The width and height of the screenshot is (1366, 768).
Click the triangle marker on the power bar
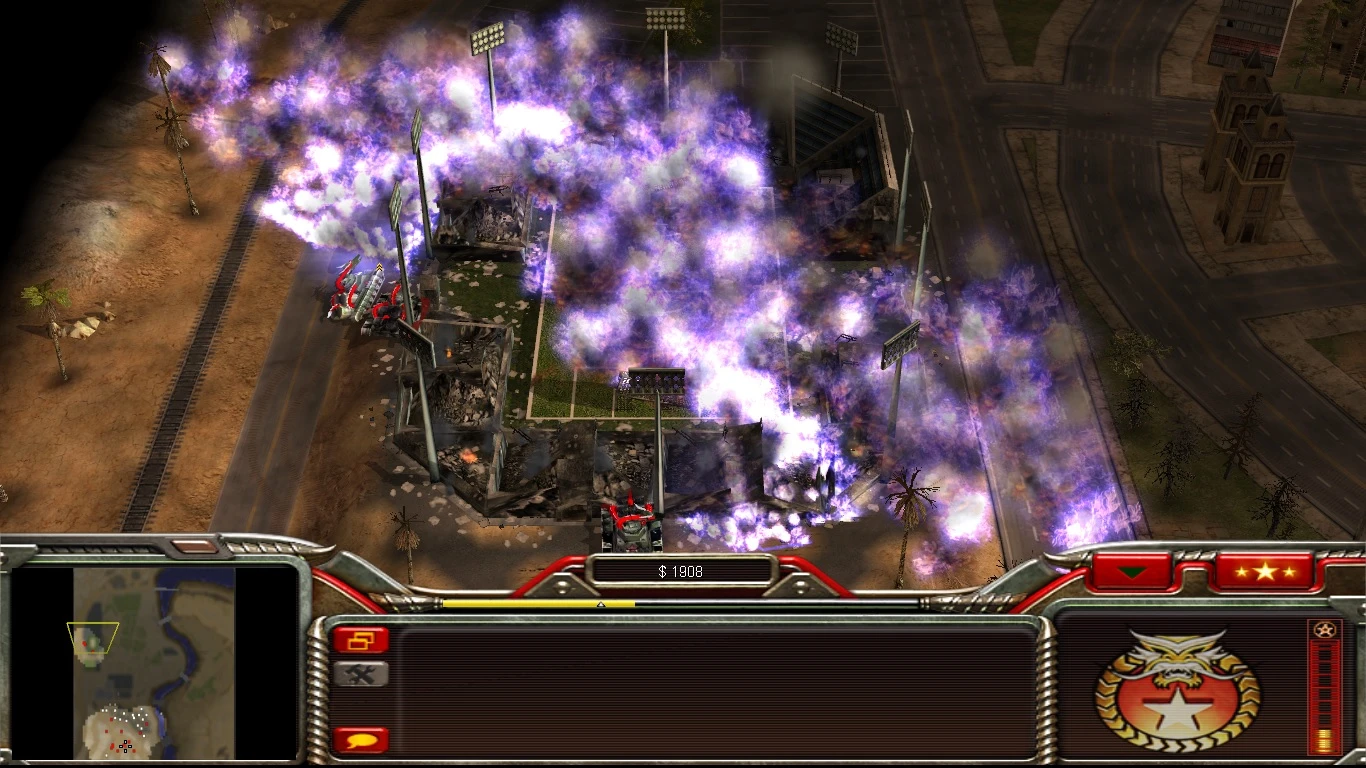[600, 604]
